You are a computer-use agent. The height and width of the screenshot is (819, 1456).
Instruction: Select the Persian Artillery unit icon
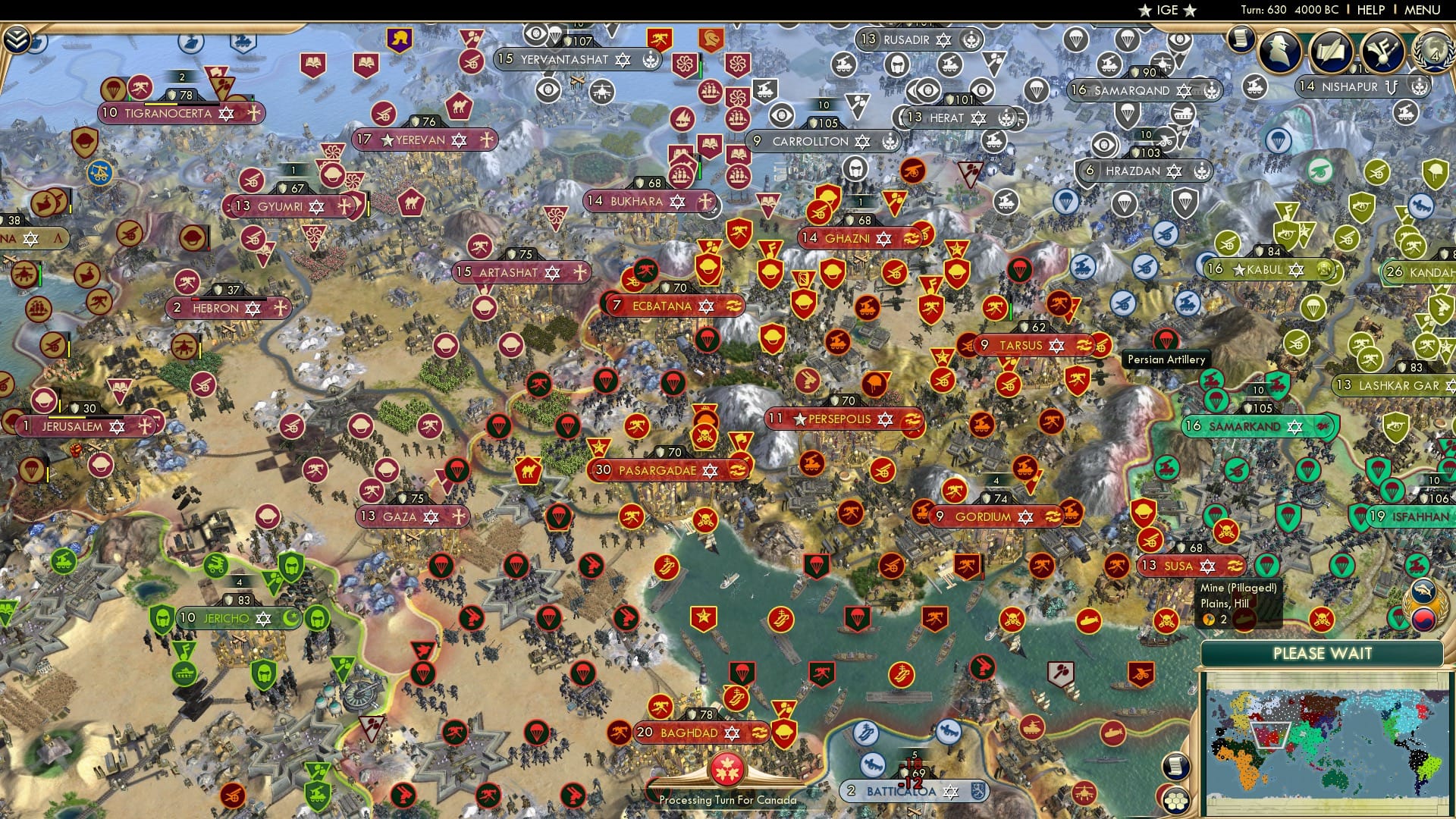coord(1166,340)
